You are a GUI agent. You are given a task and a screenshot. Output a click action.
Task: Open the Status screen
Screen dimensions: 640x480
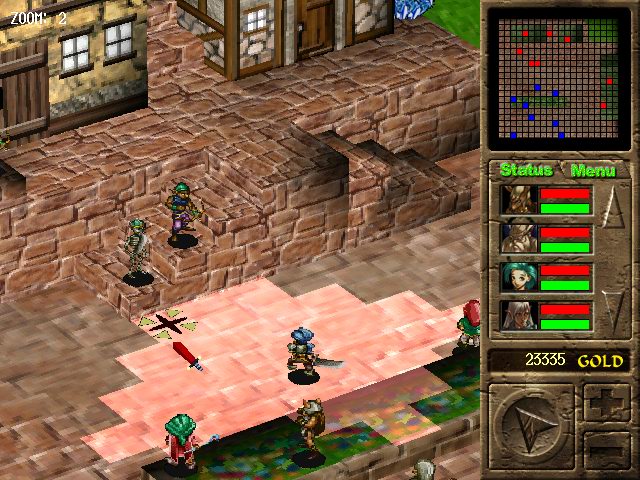tap(524, 170)
